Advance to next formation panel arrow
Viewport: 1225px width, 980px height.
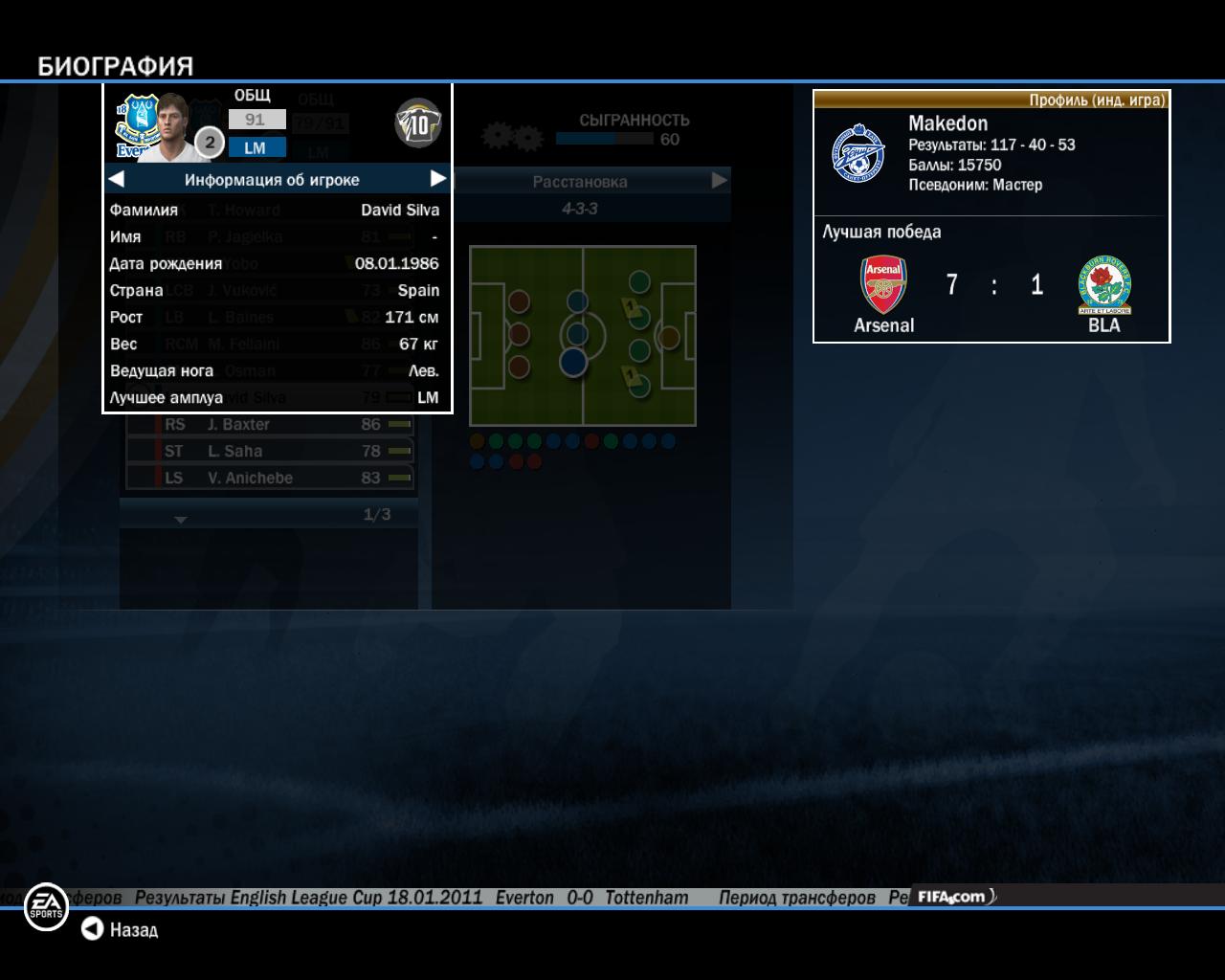click(719, 181)
